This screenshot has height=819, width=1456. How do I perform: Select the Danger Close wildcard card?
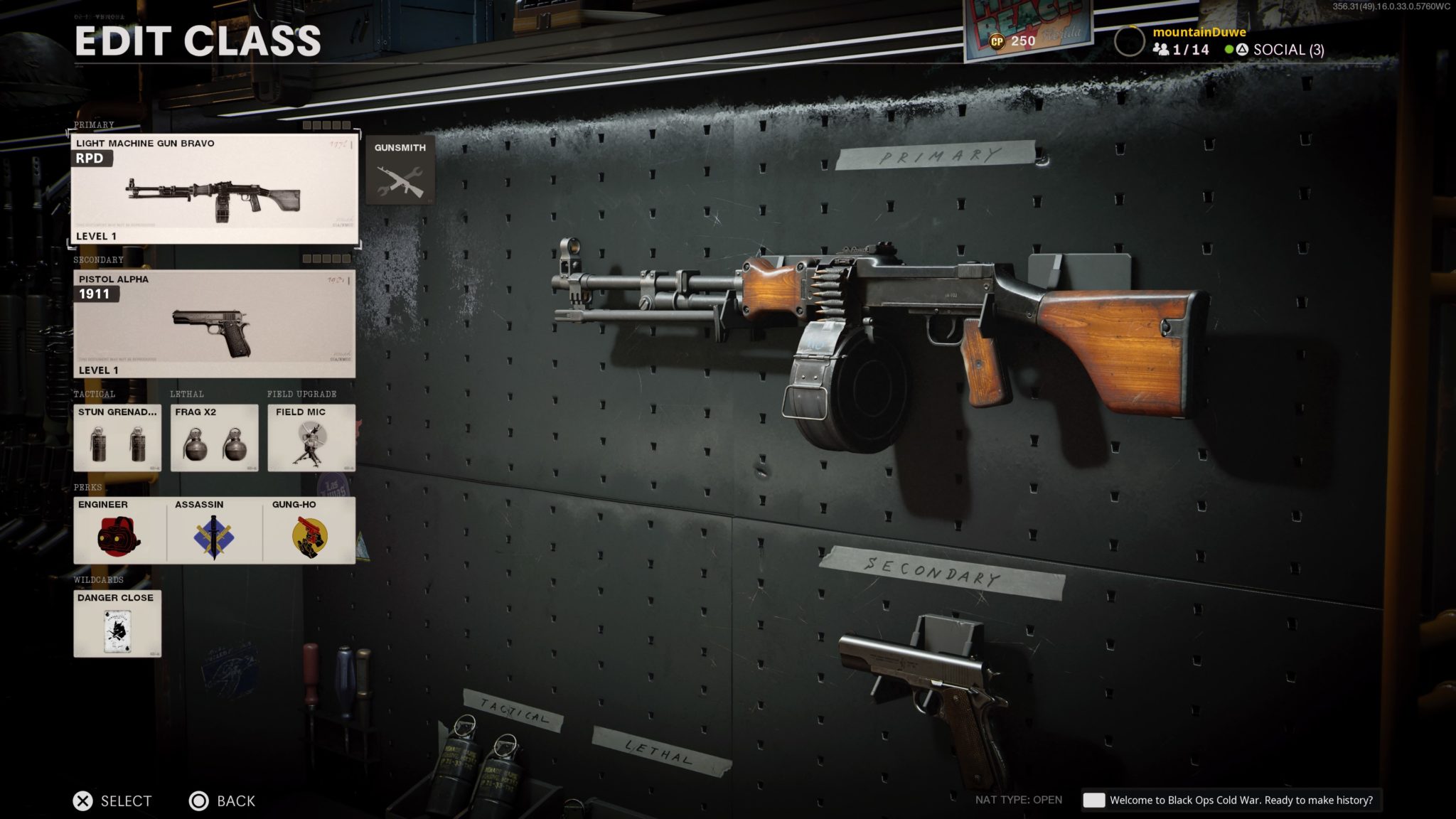117,624
